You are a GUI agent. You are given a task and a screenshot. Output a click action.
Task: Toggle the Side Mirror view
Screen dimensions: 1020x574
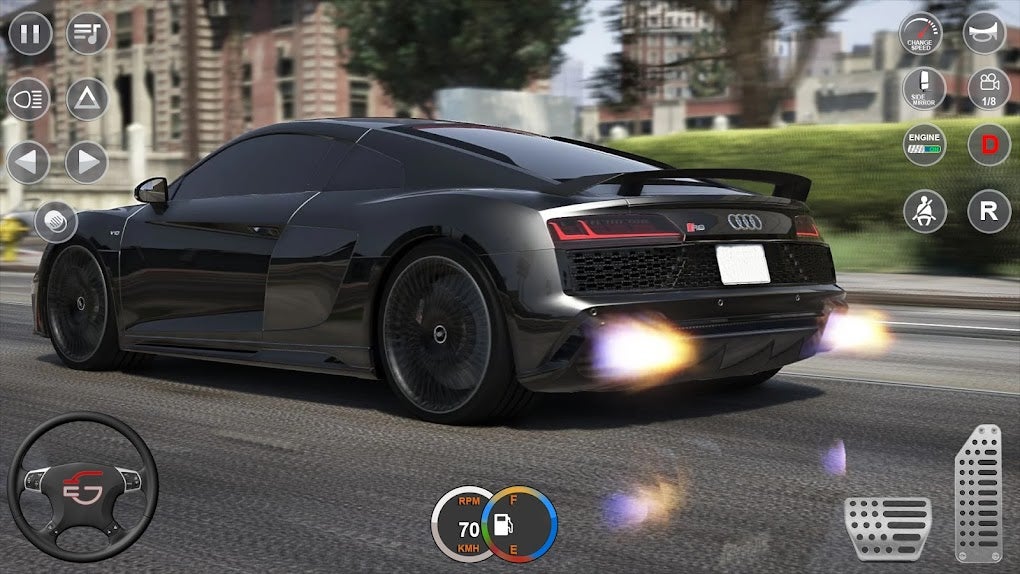pyautogui.click(x=923, y=89)
